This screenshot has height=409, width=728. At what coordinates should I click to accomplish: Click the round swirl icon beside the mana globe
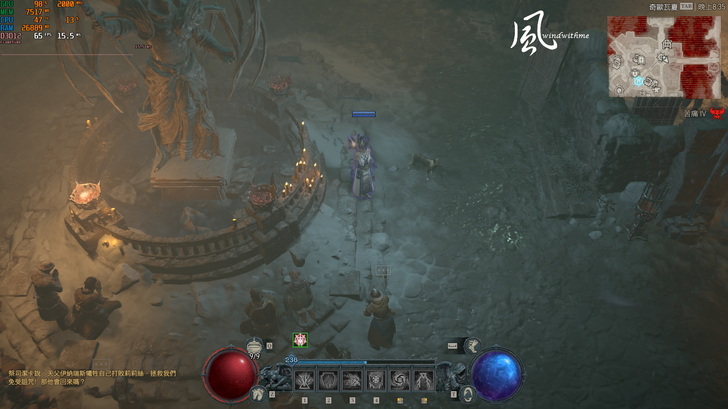tap(467, 394)
